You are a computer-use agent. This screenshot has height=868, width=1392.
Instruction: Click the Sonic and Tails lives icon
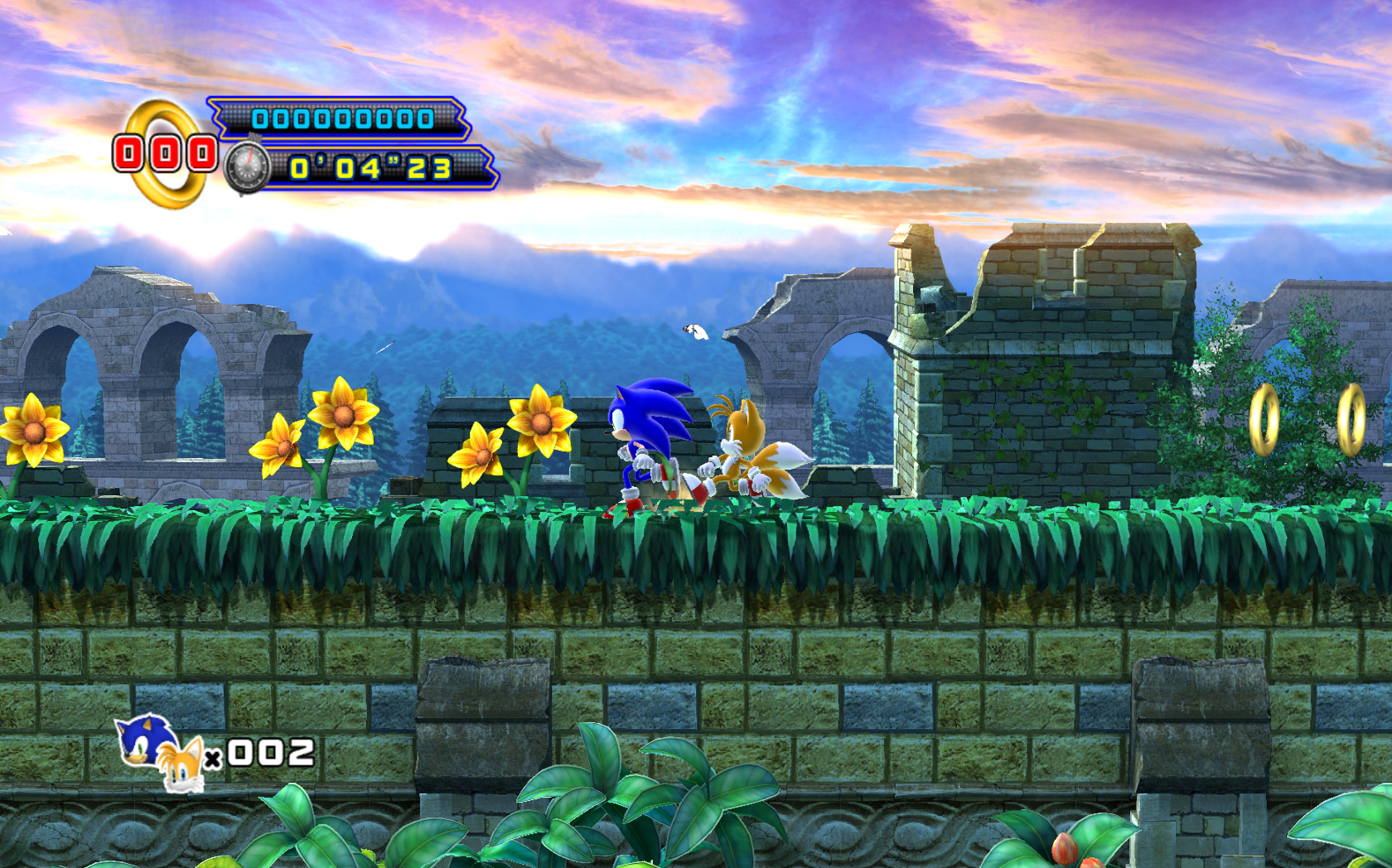[x=160, y=752]
